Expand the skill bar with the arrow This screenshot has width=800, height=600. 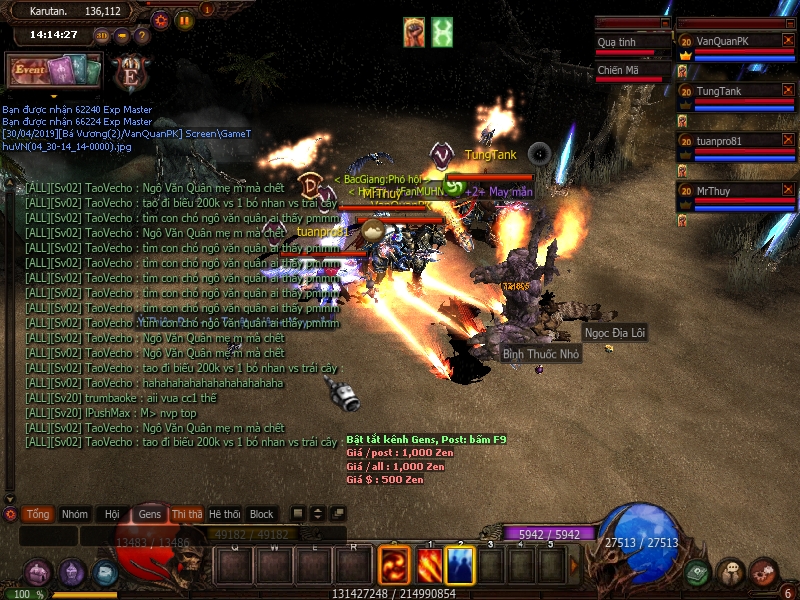[x=574, y=565]
